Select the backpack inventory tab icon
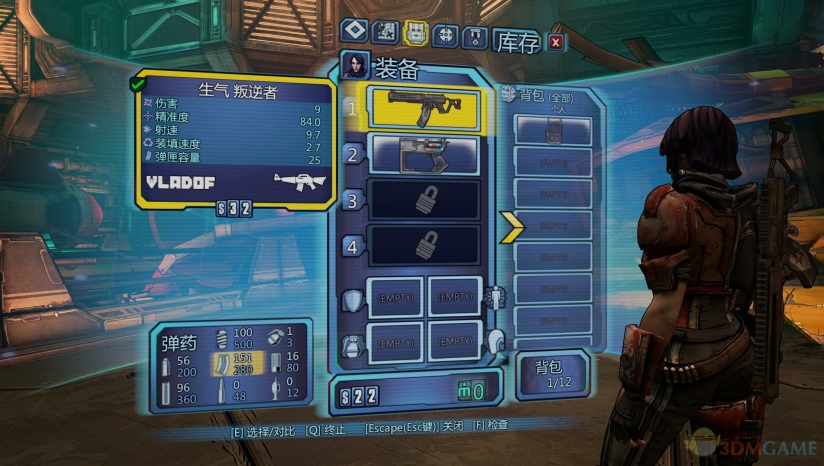The height and width of the screenshot is (466, 824). pos(416,33)
